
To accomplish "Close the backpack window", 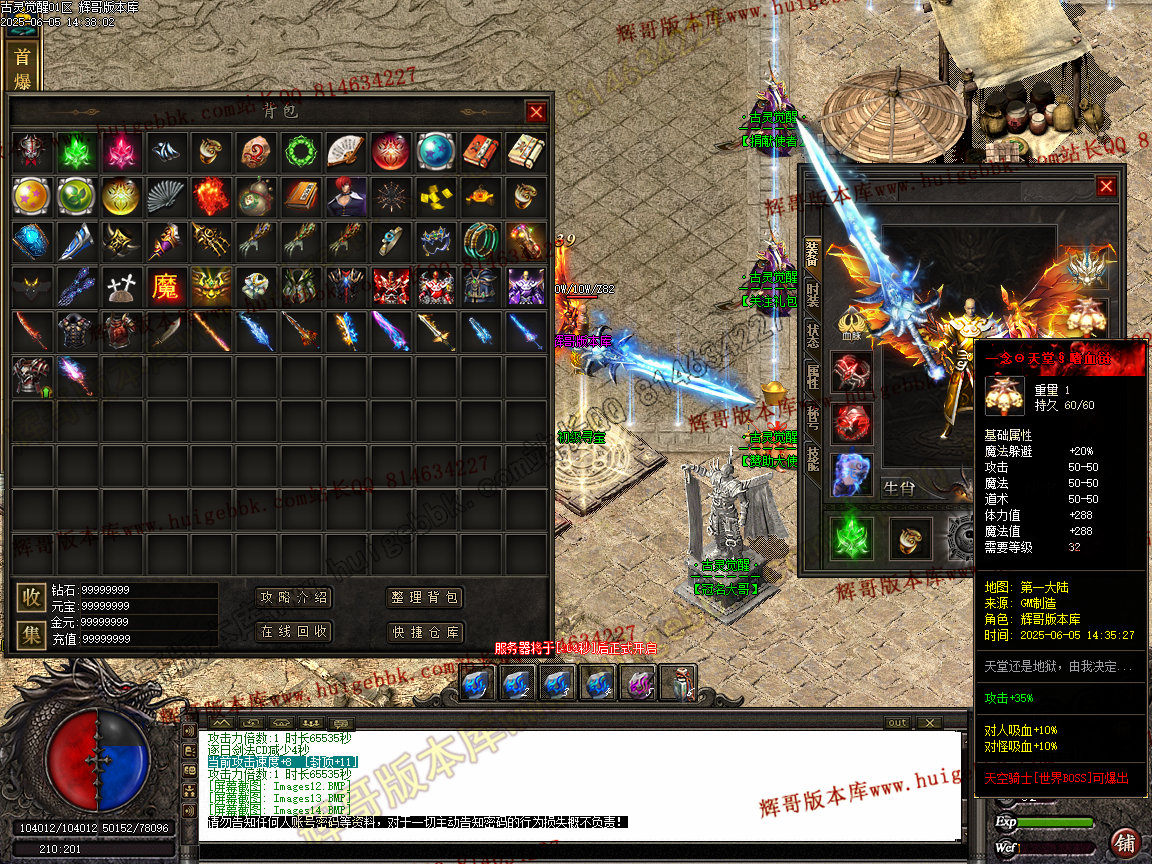I will [537, 112].
